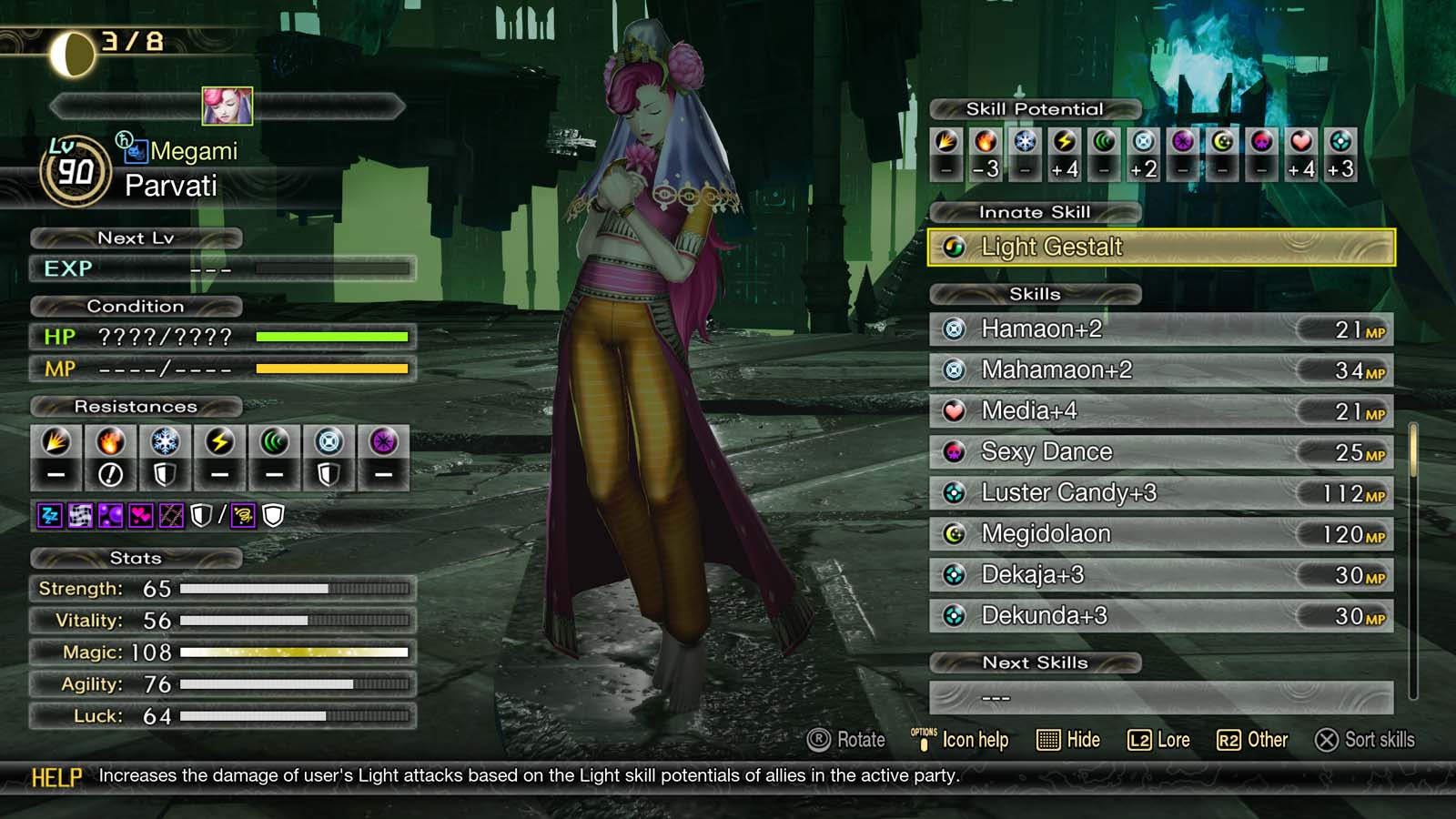Select the Skills section header

coord(1035,294)
